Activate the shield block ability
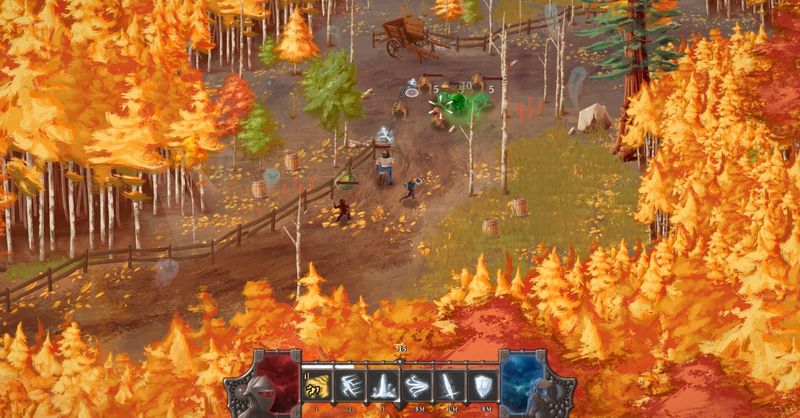Image resolution: width=800 pixels, height=418 pixels. pos(484,386)
